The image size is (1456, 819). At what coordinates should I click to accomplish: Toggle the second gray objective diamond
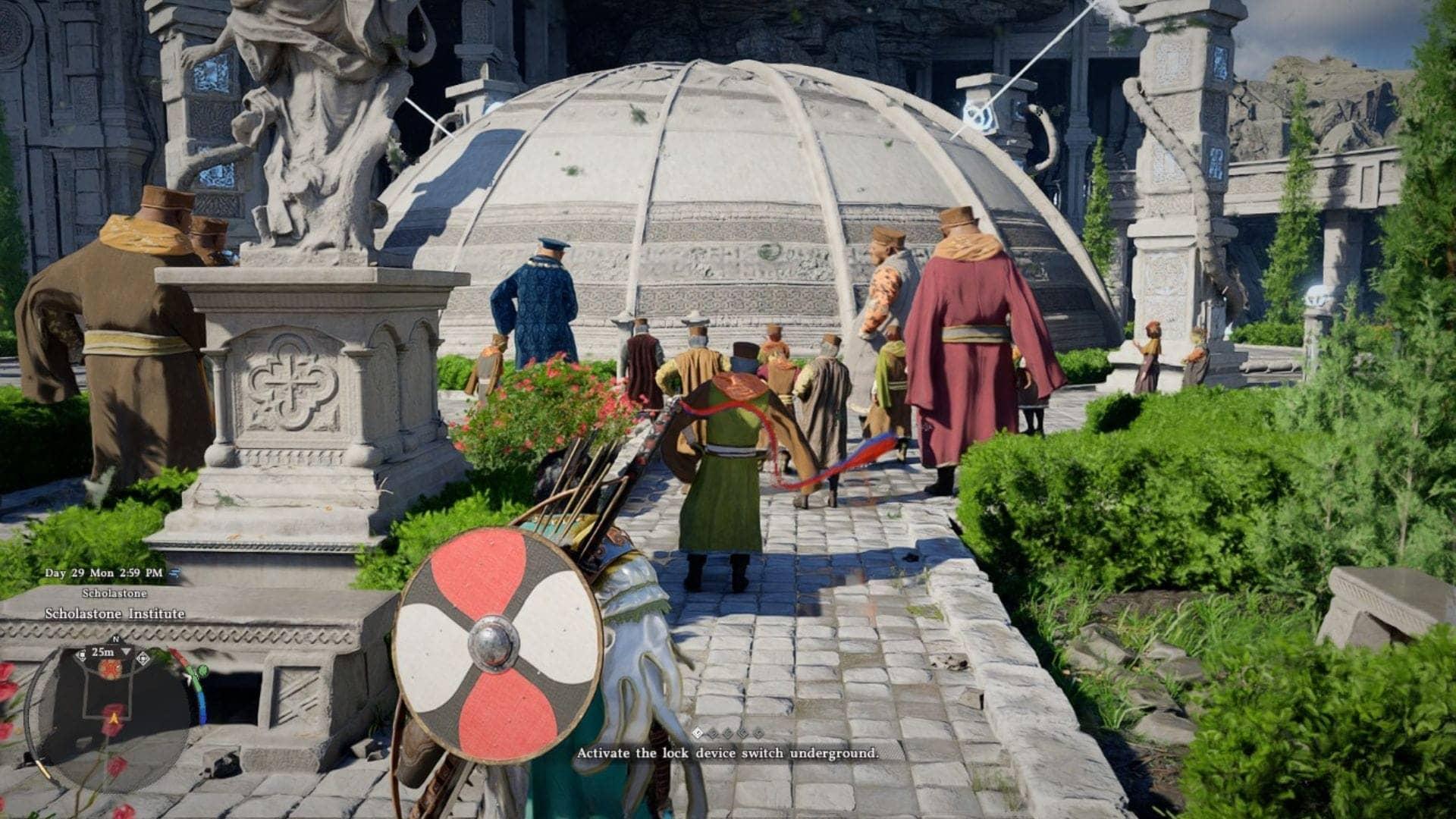713,733
